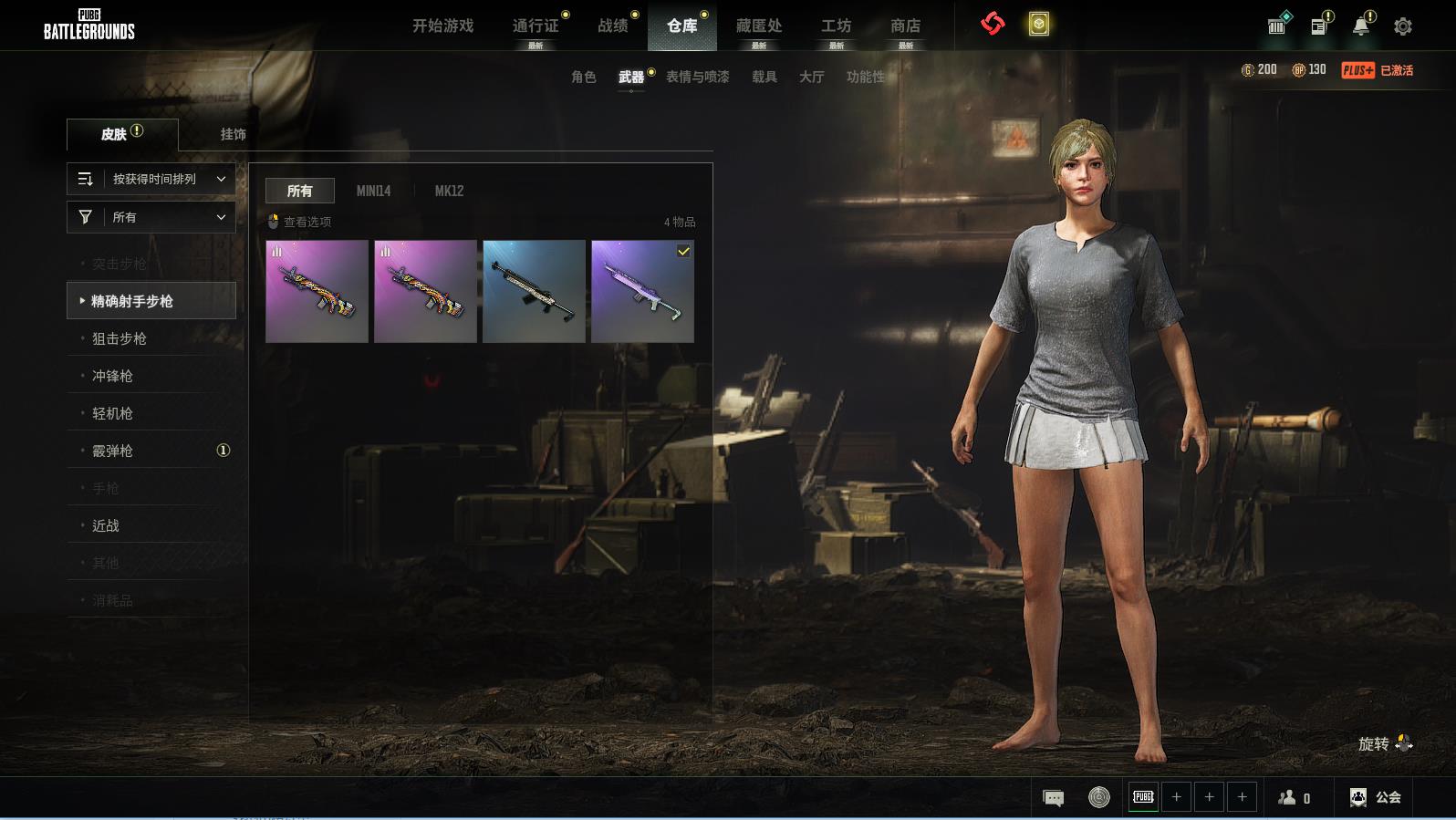Open the 按获得时间排列 sort dropdown
Screen dimensions: 1456x820
(151, 179)
